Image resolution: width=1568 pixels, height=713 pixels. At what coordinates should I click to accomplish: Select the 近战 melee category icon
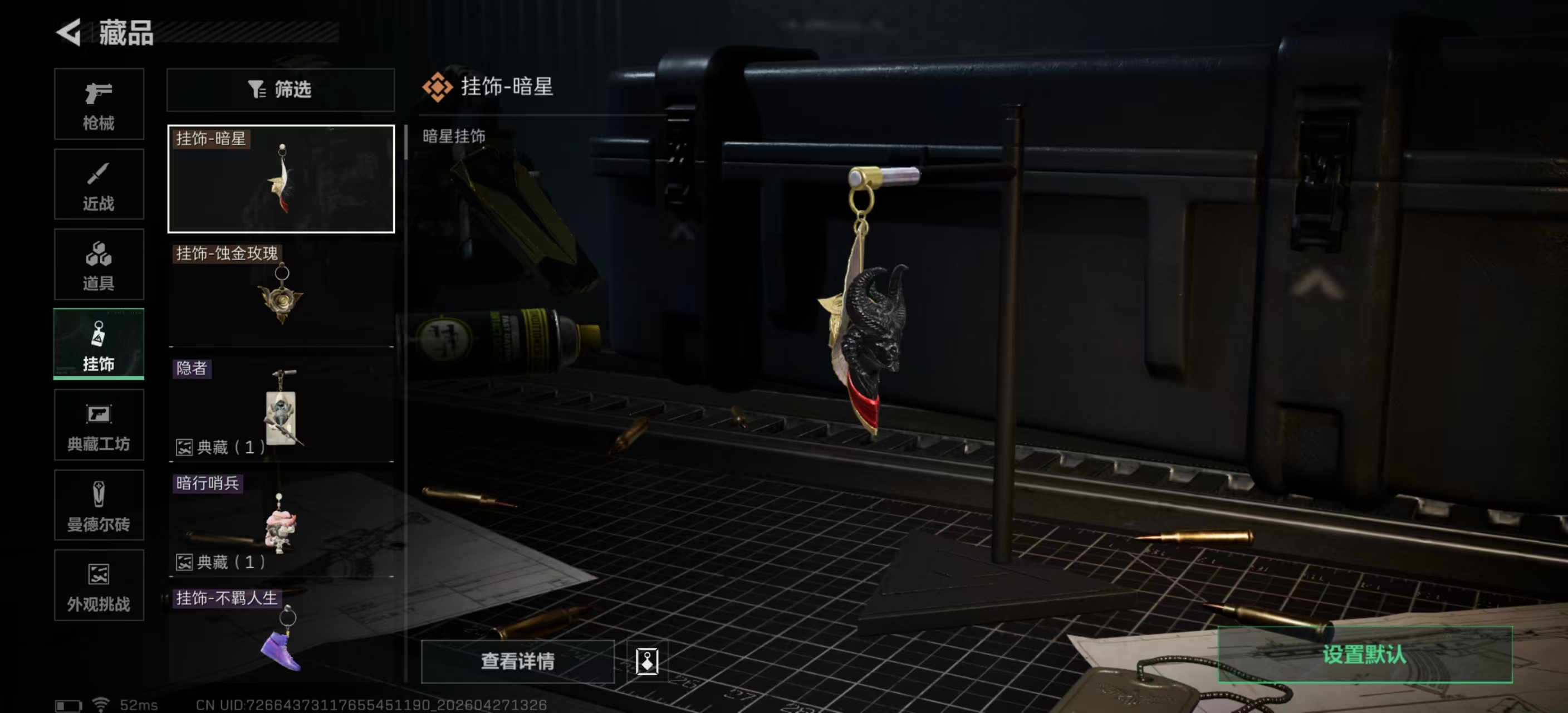99,183
